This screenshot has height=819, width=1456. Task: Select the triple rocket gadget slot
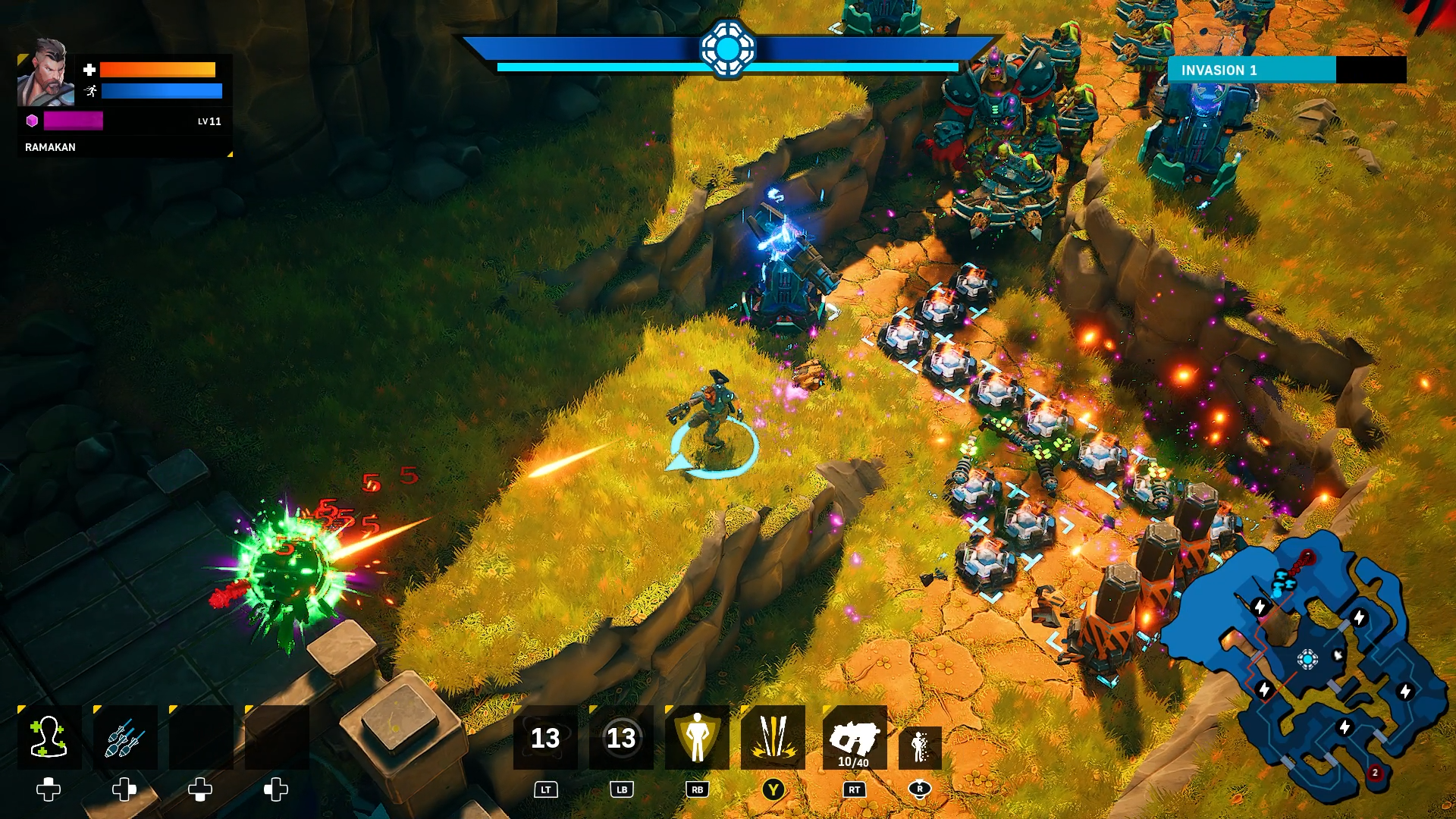(125, 737)
